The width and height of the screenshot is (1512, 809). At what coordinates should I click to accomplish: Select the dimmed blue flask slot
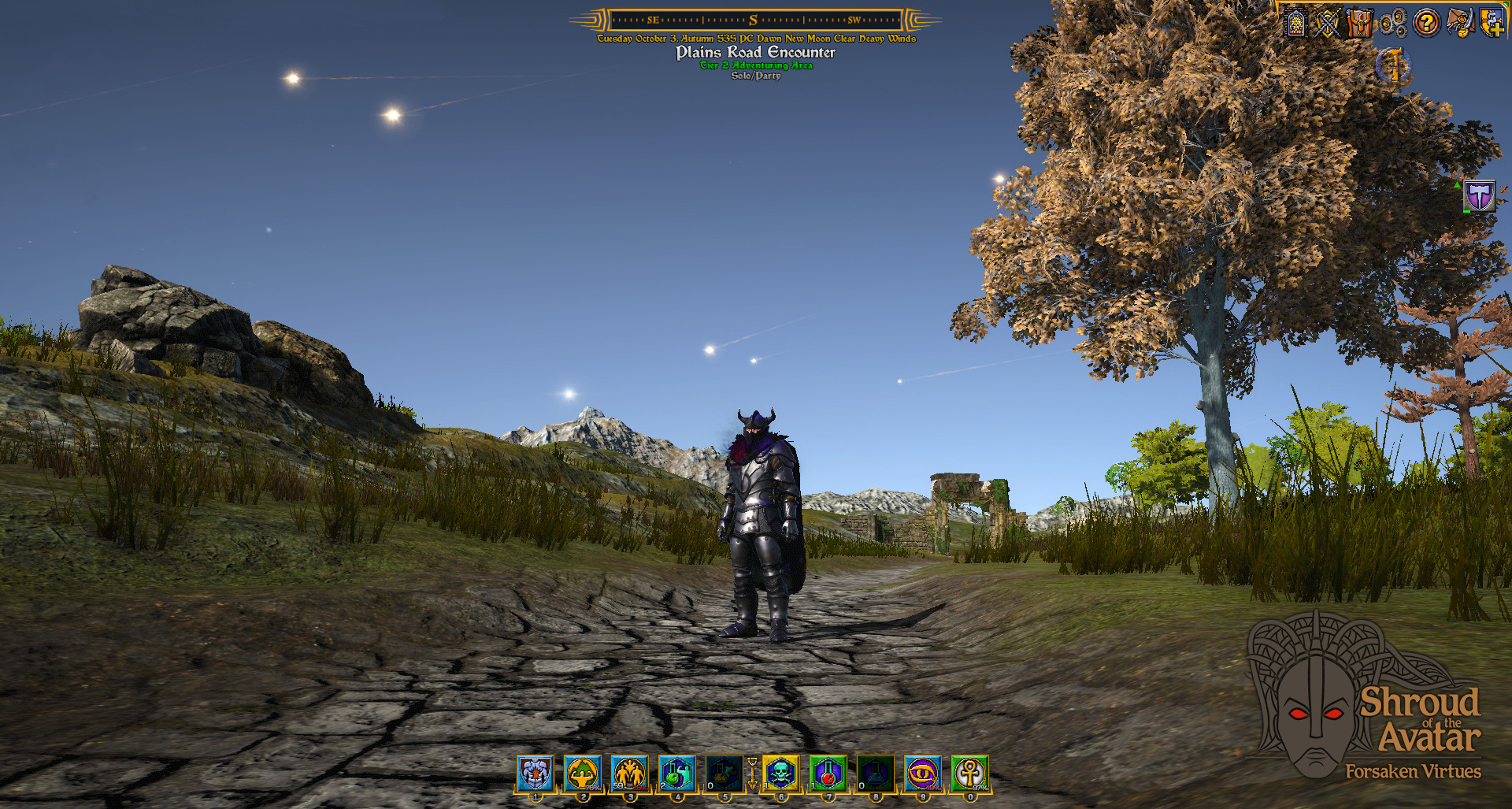[x=875, y=774]
